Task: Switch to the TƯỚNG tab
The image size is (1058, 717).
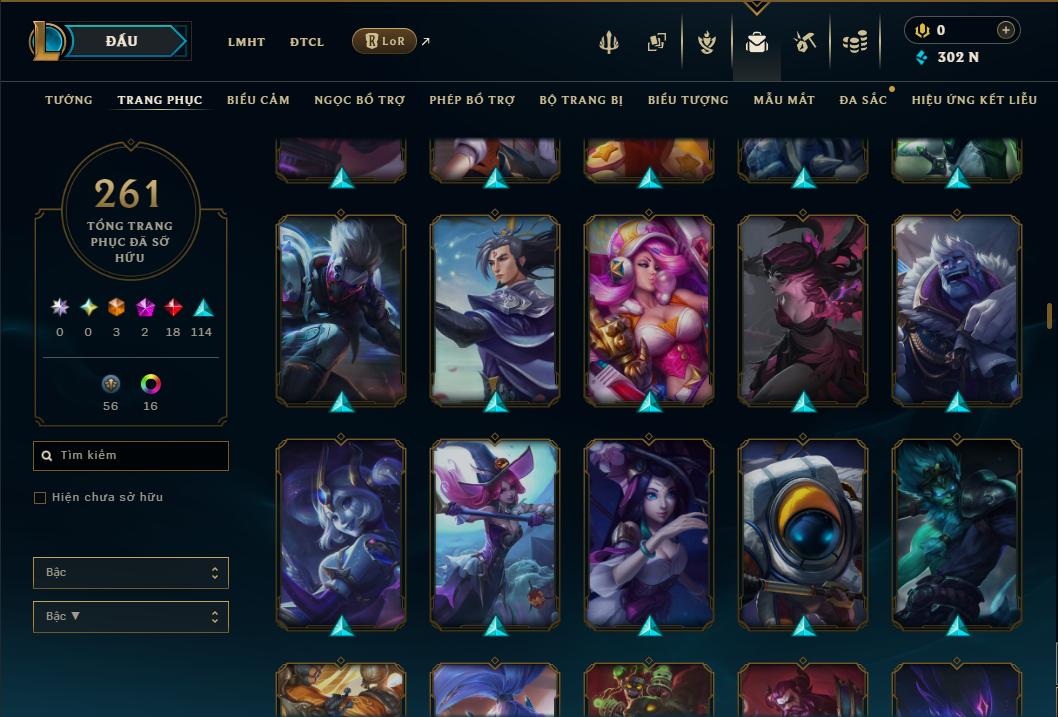Action: coord(69,100)
